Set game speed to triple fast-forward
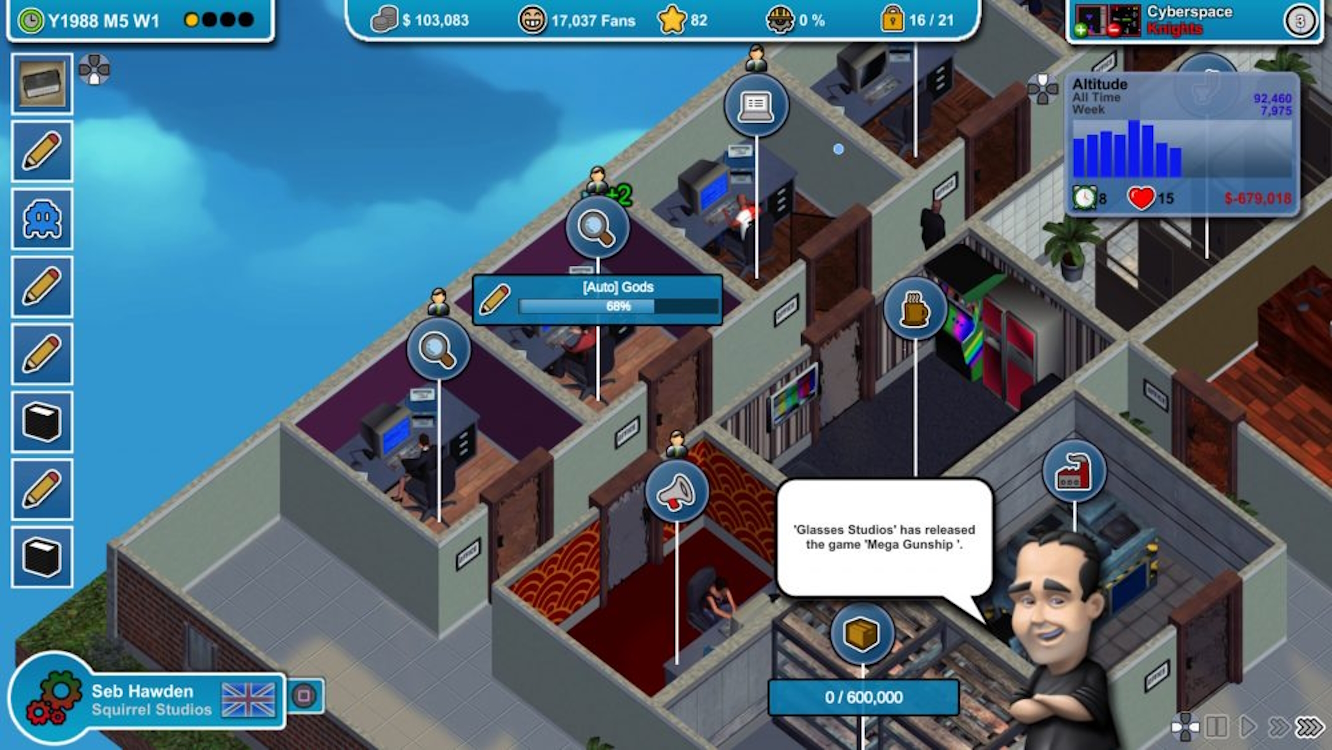 1309,726
